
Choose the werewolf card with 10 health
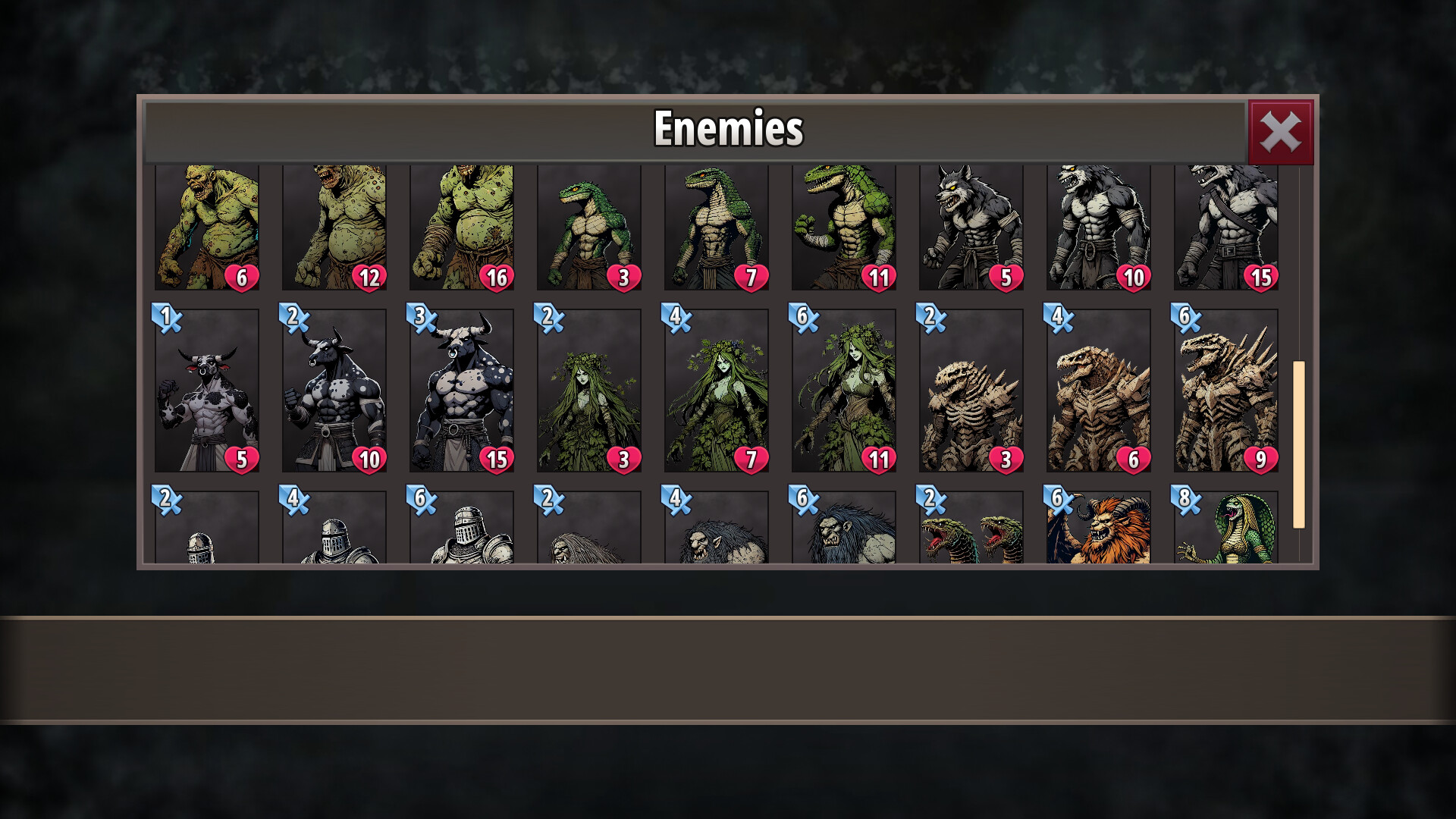point(1099,227)
